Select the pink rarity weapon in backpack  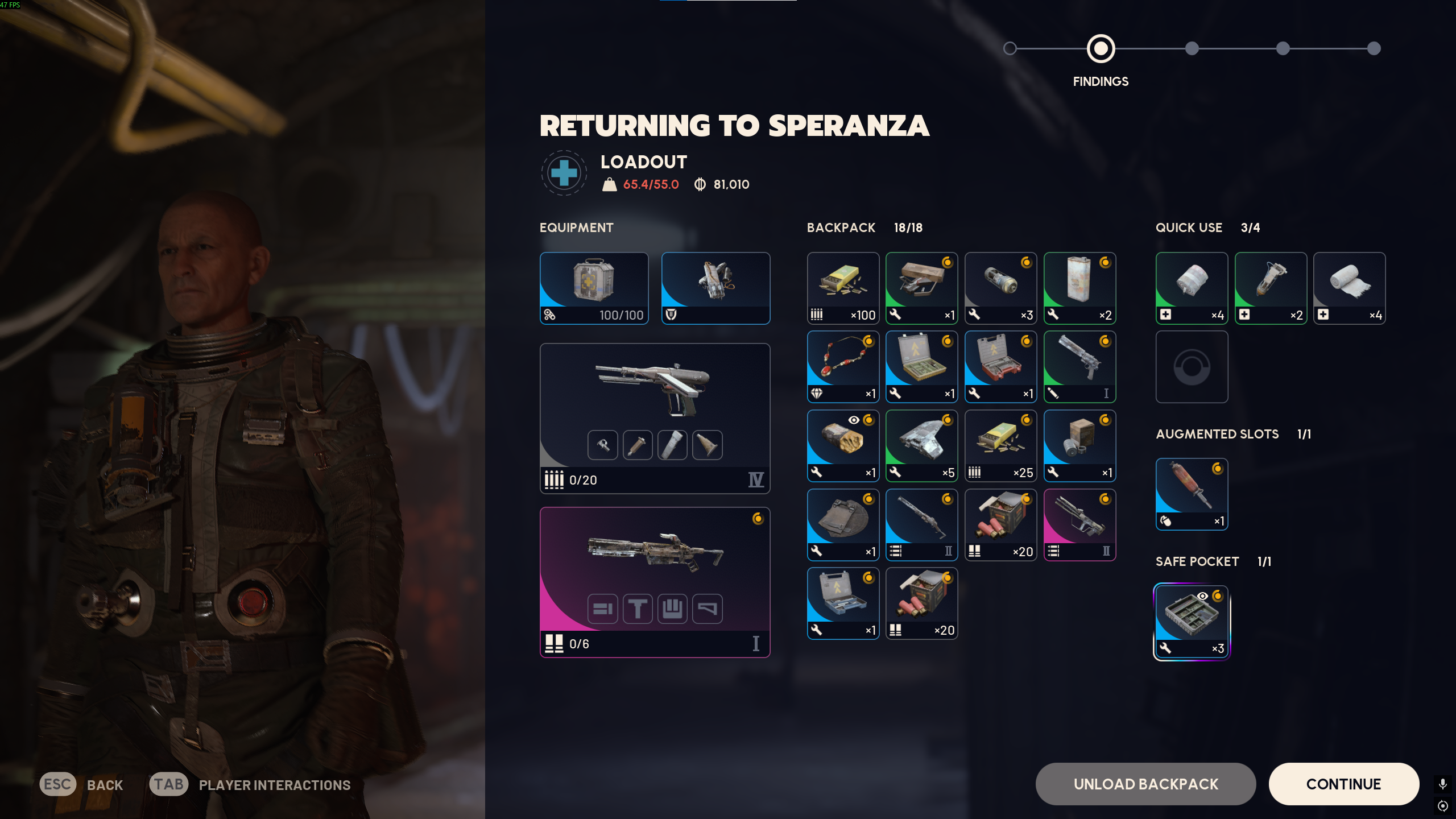pos(1079,524)
